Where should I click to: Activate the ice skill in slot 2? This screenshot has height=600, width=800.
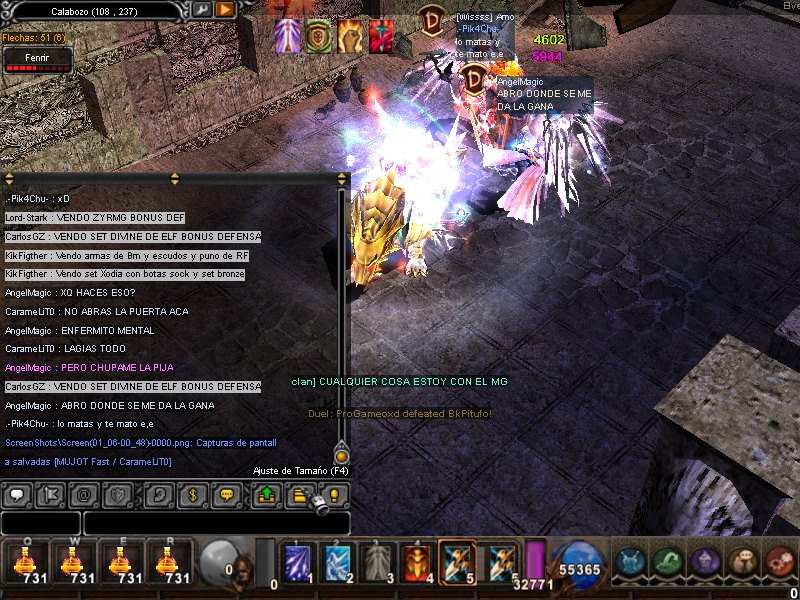(x=337, y=562)
